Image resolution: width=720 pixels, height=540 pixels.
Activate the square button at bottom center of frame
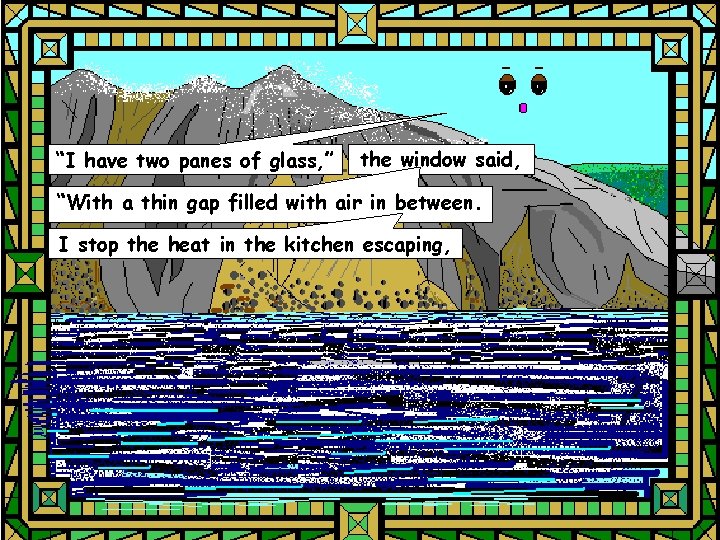tap(360, 520)
